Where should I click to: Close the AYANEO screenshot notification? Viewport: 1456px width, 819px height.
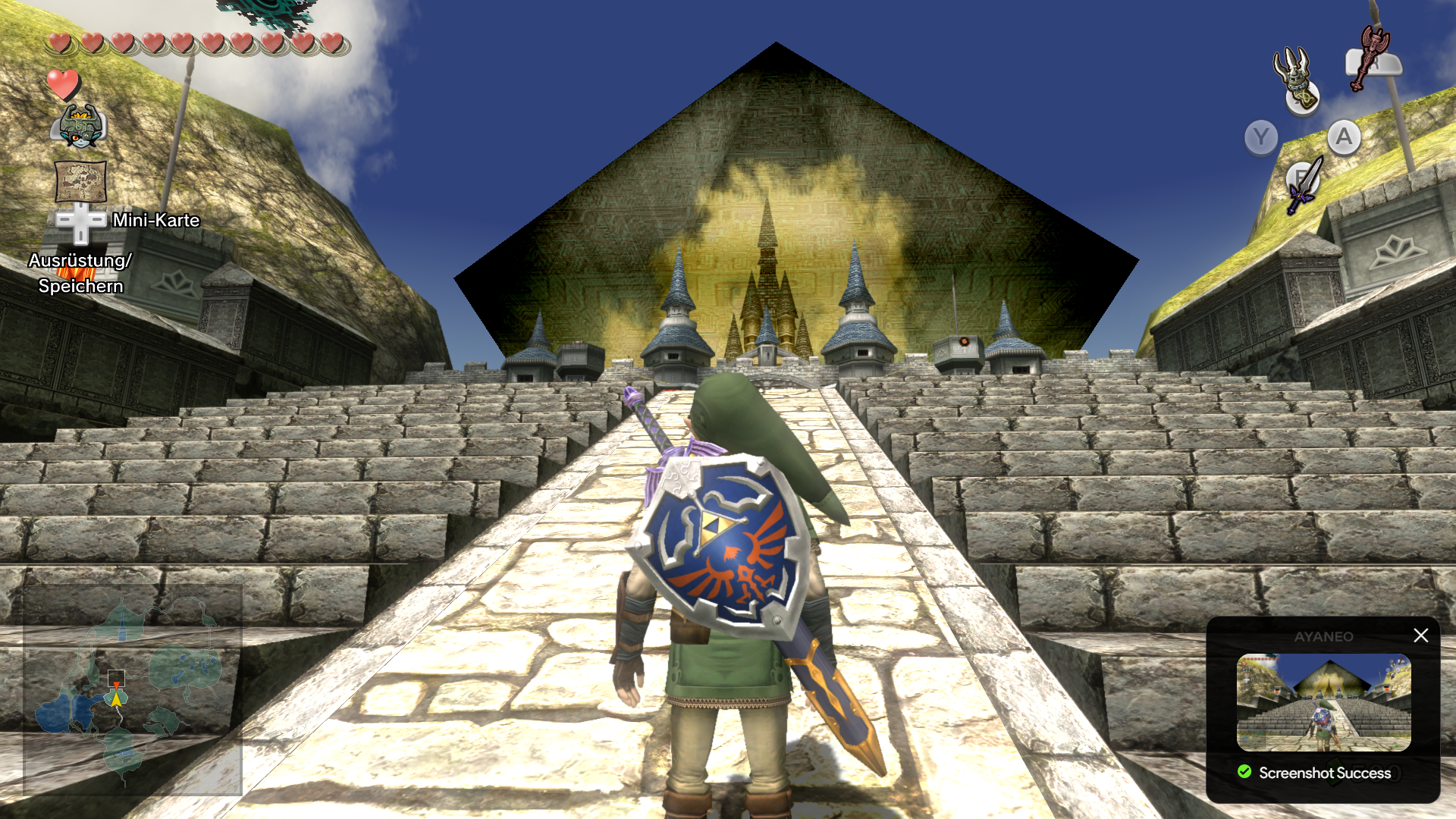point(1420,635)
